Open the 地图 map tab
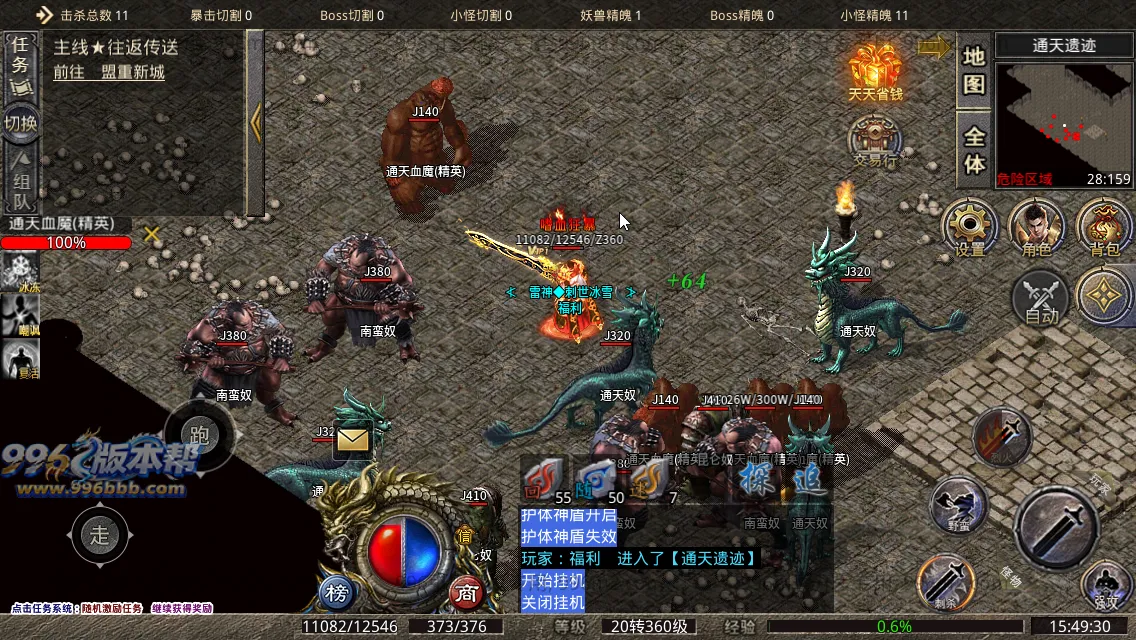Image resolution: width=1136 pixels, height=640 pixels. click(x=974, y=70)
